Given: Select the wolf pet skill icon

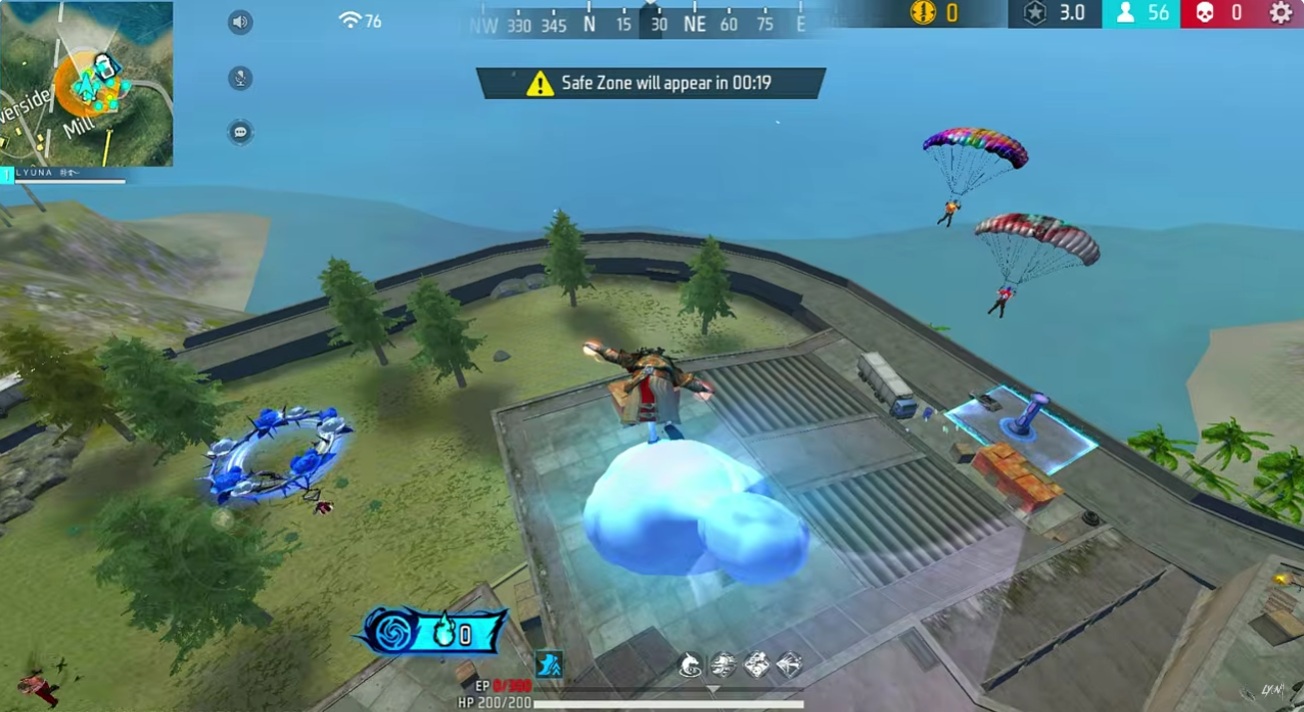Looking at the screenshot, I should [x=689, y=665].
